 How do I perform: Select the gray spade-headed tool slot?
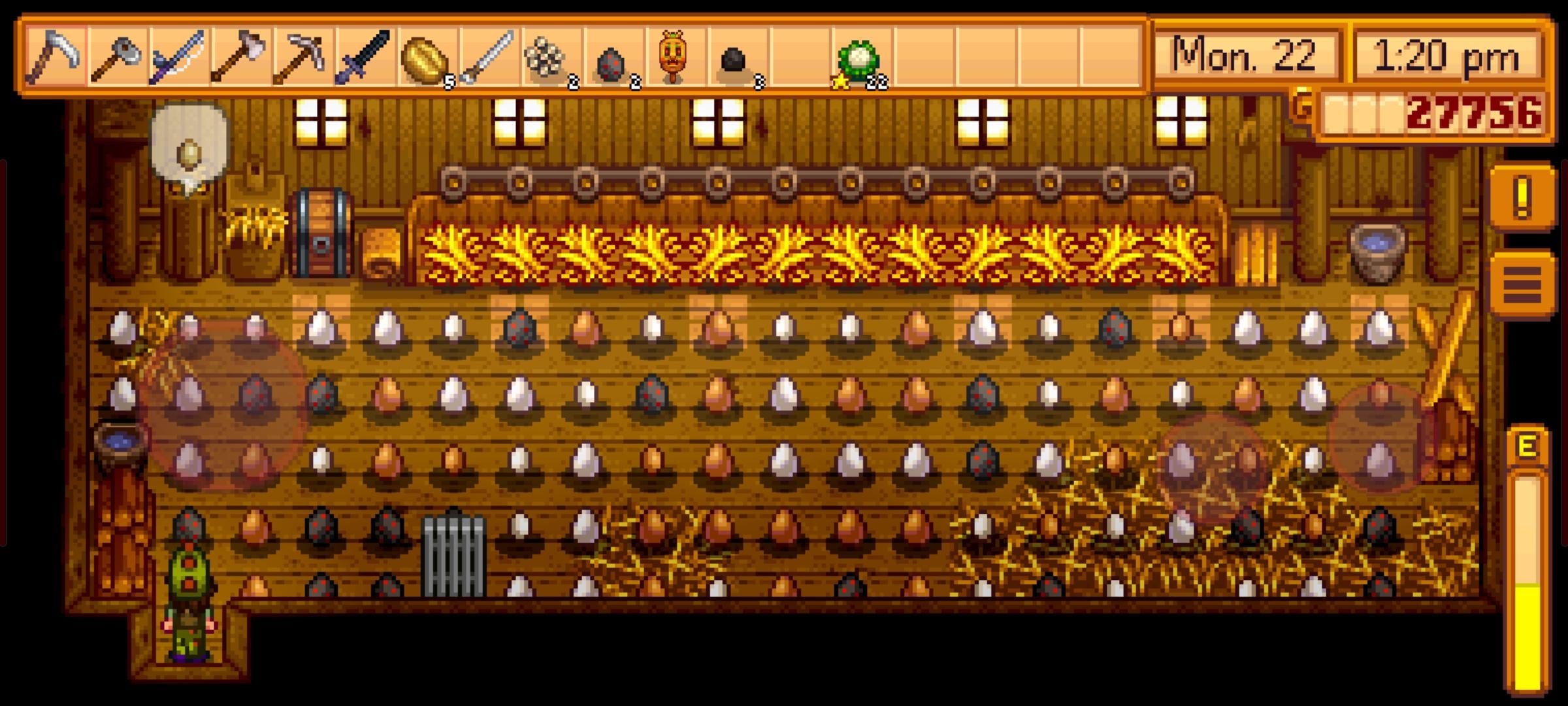point(117,58)
